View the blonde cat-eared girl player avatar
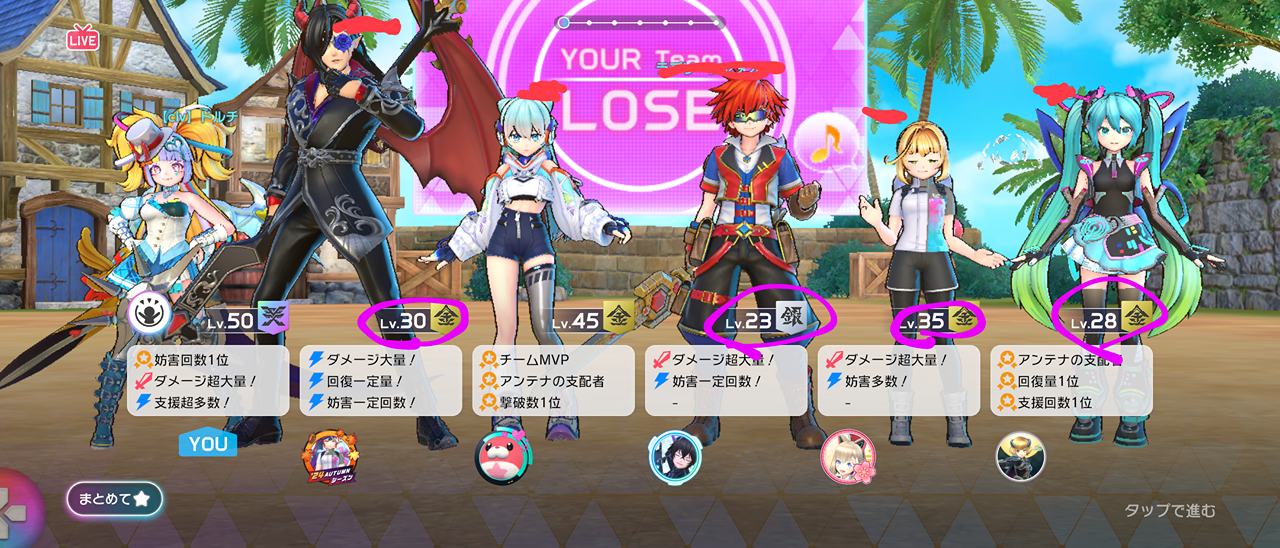The height and width of the screenshot is (548, 1280). coord(848,457)
